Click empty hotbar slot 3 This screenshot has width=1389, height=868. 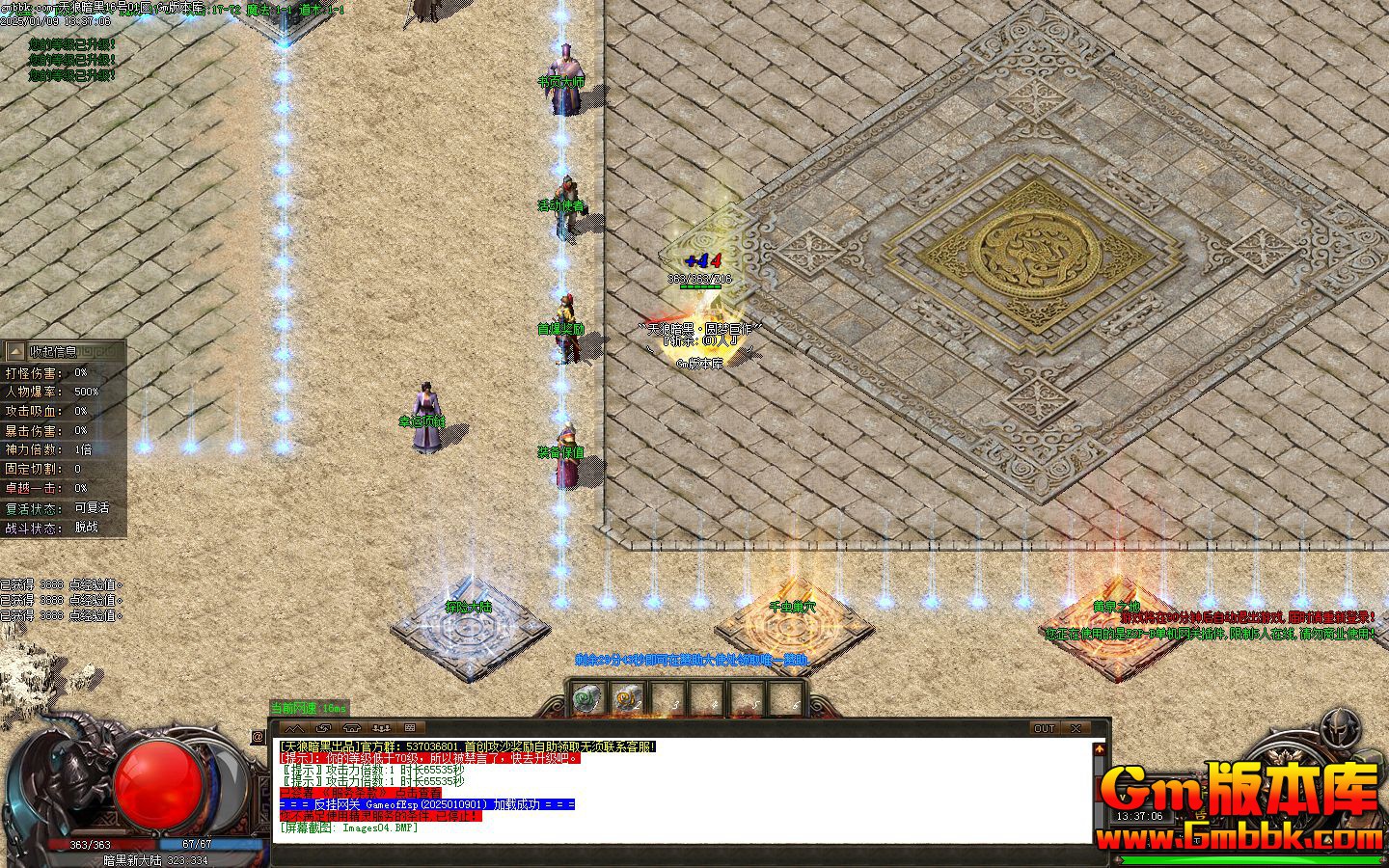click(x=668, y=697)
